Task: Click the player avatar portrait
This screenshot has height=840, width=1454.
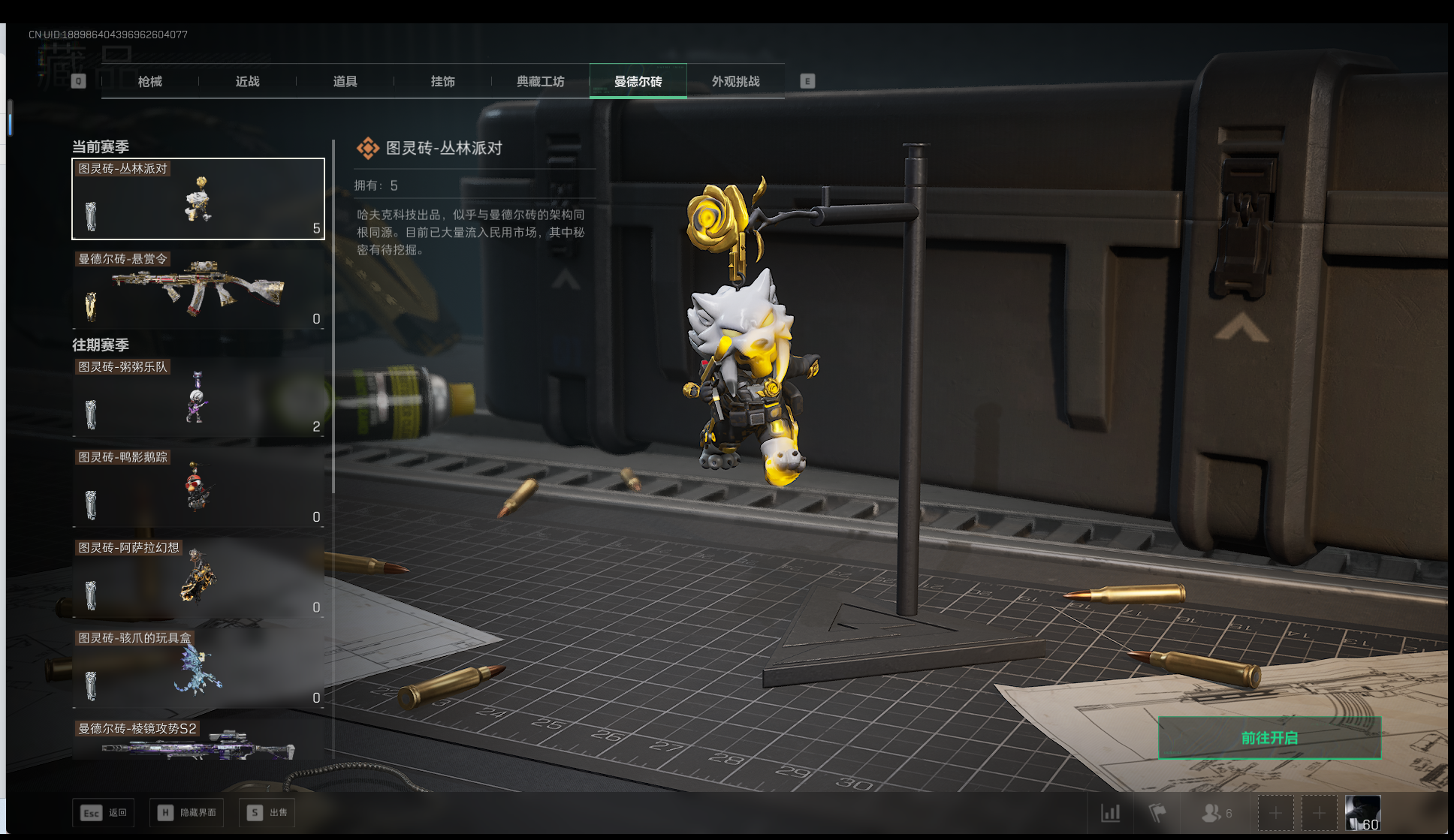Action: point(1362,813)
